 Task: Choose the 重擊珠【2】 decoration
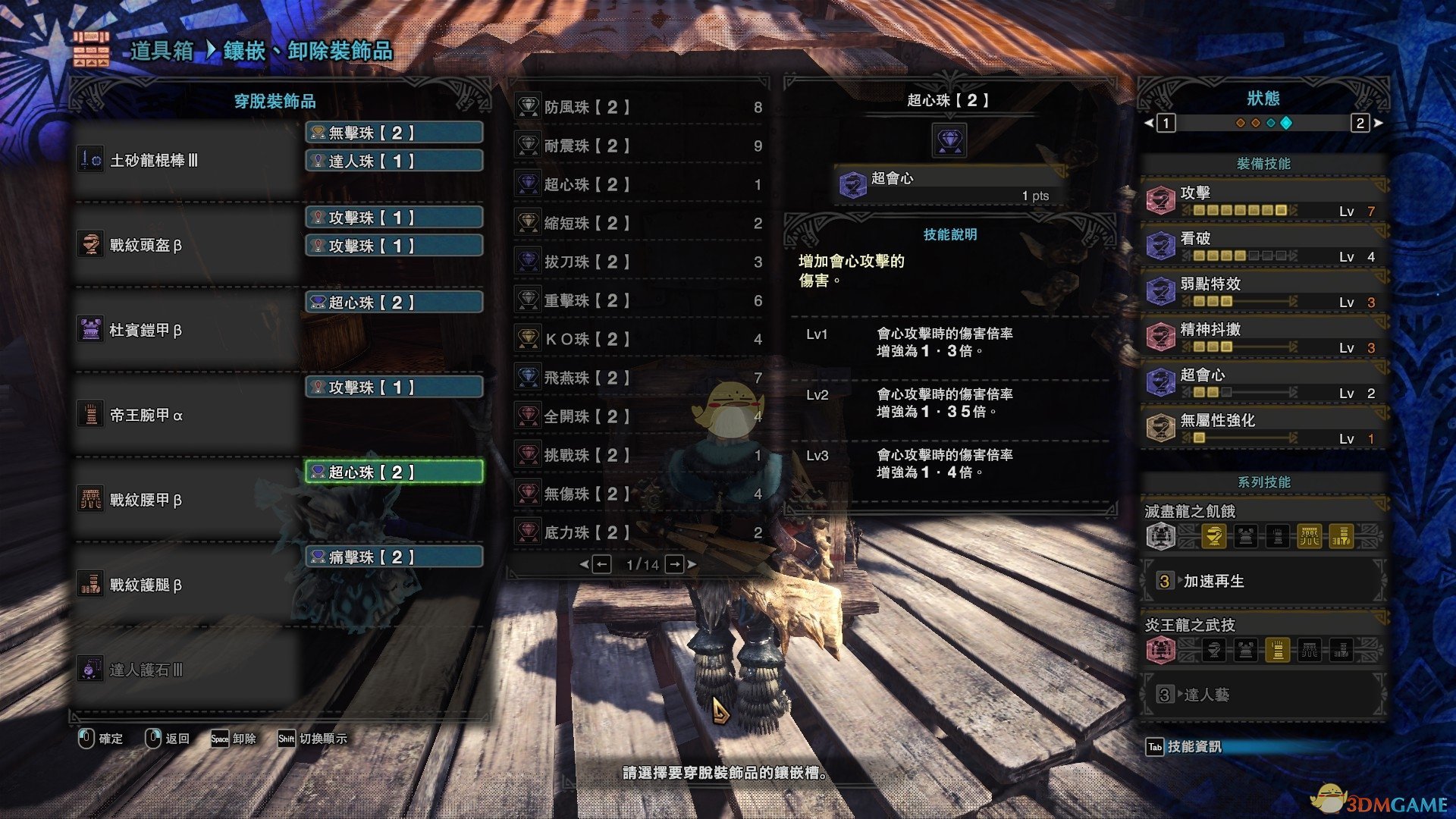[x=639, y=301]
